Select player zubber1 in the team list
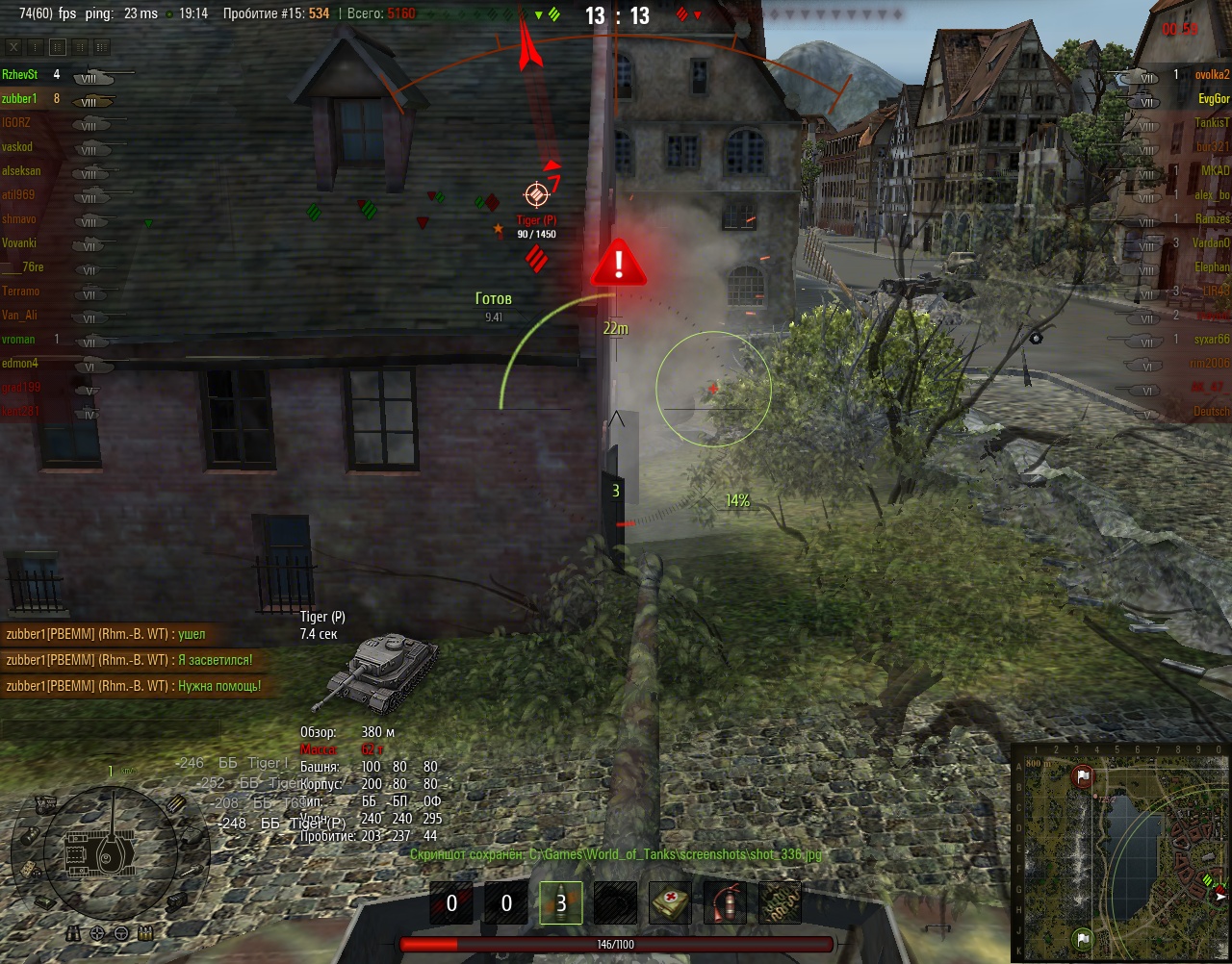The image size is (1232, 964). point(19,98)
